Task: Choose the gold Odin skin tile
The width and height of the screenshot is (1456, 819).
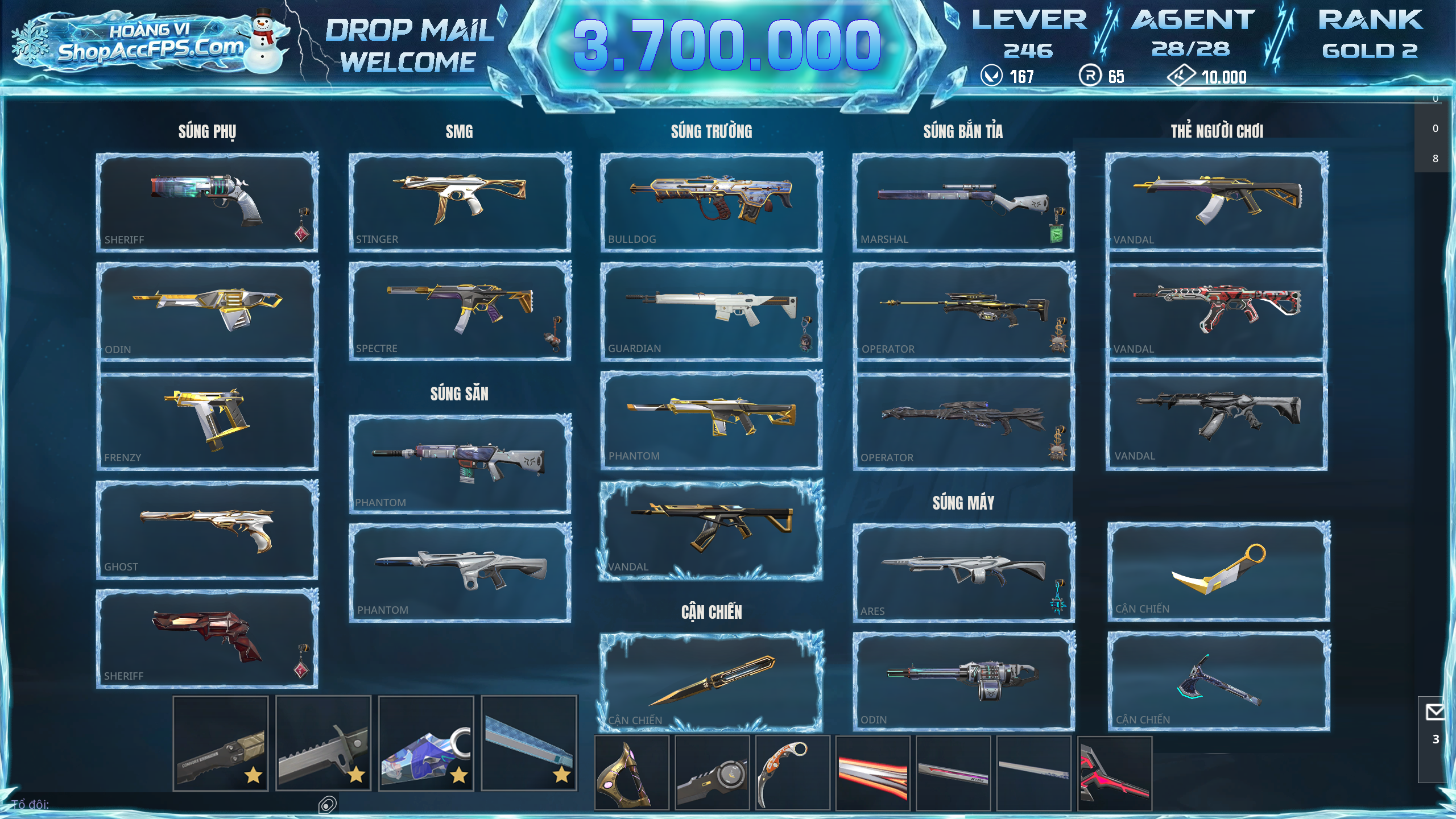Action: coord(207,311)
